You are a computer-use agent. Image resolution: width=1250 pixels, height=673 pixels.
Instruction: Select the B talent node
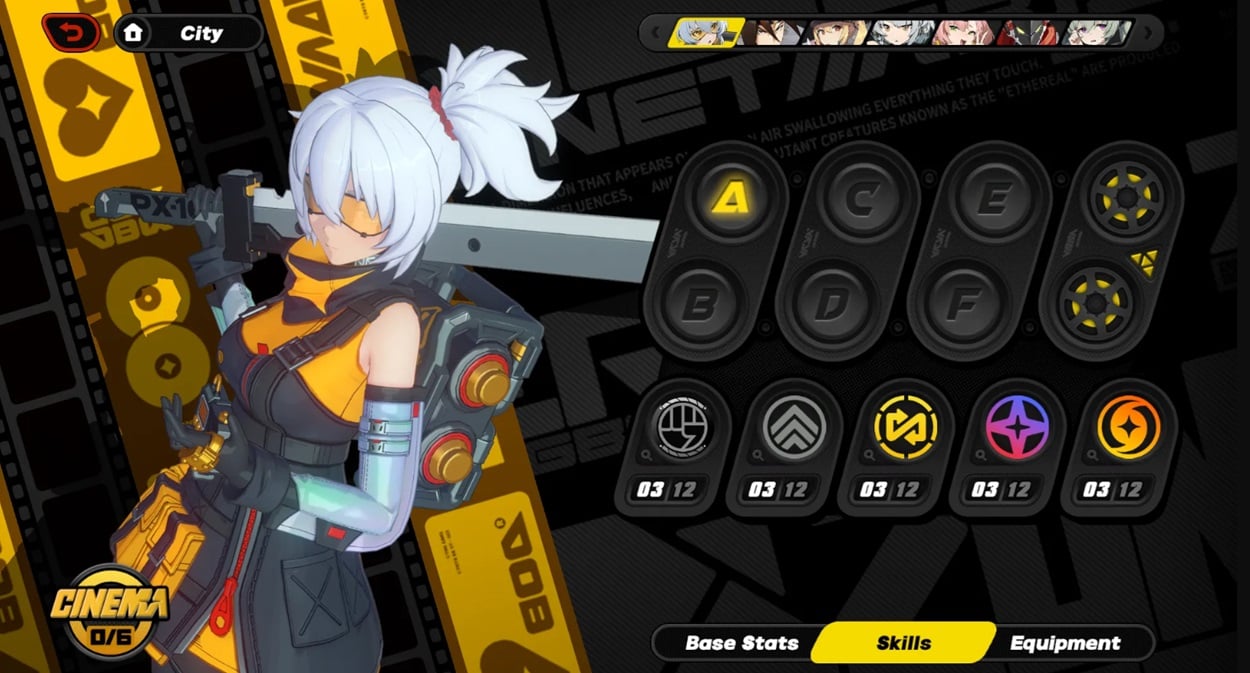tap(700, 305)
